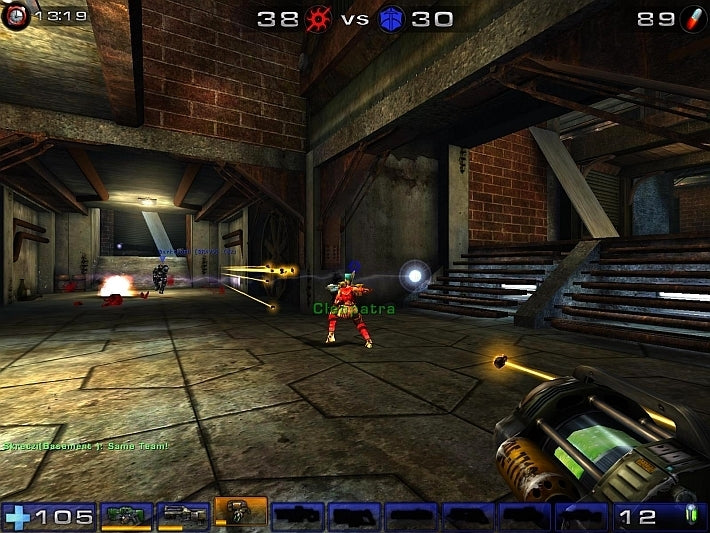Image resolution: width=710 pixels, height=533 pixels.
Task: Select the Assault Rifle weapon slot
Action: pyautogui.click(x=183, y=516)
